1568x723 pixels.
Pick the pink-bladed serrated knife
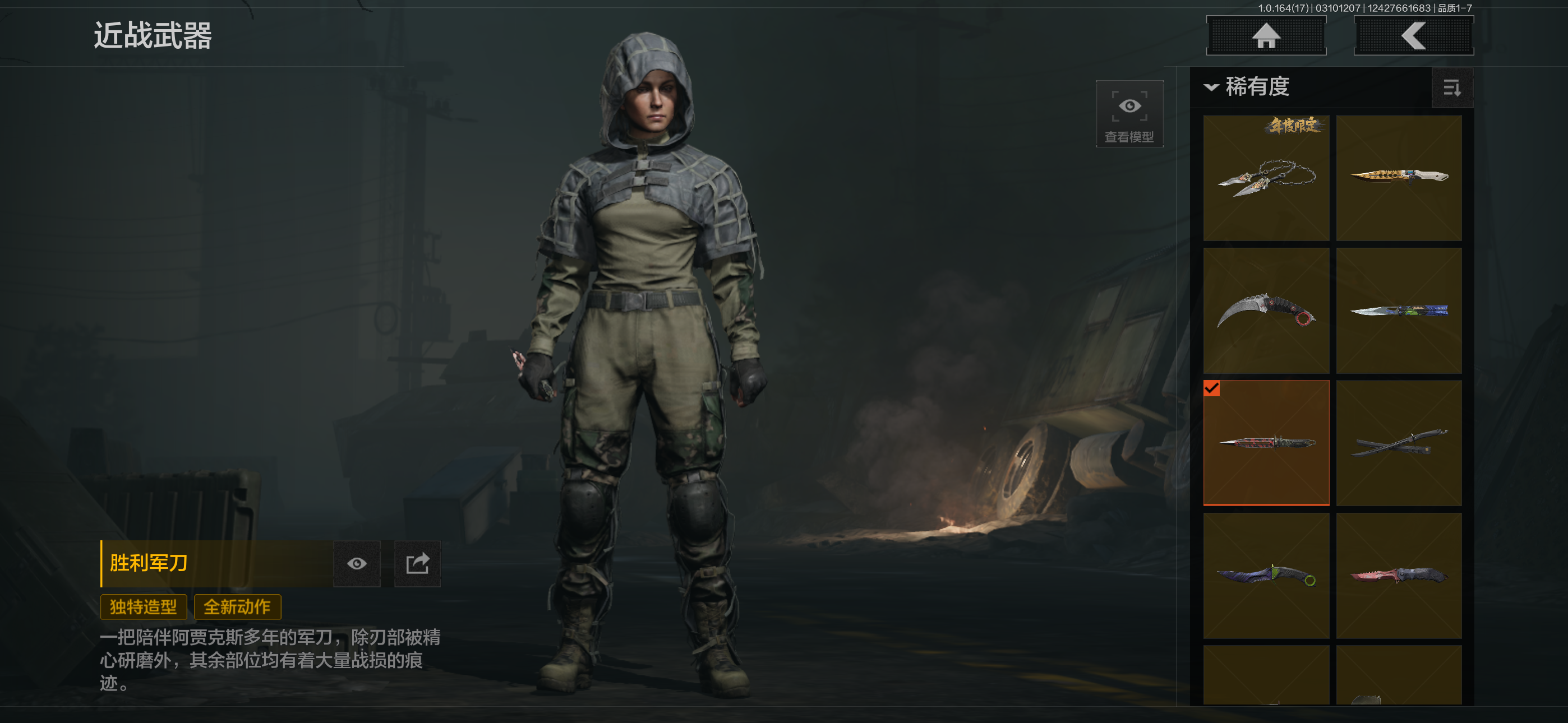coord(1399,575)
